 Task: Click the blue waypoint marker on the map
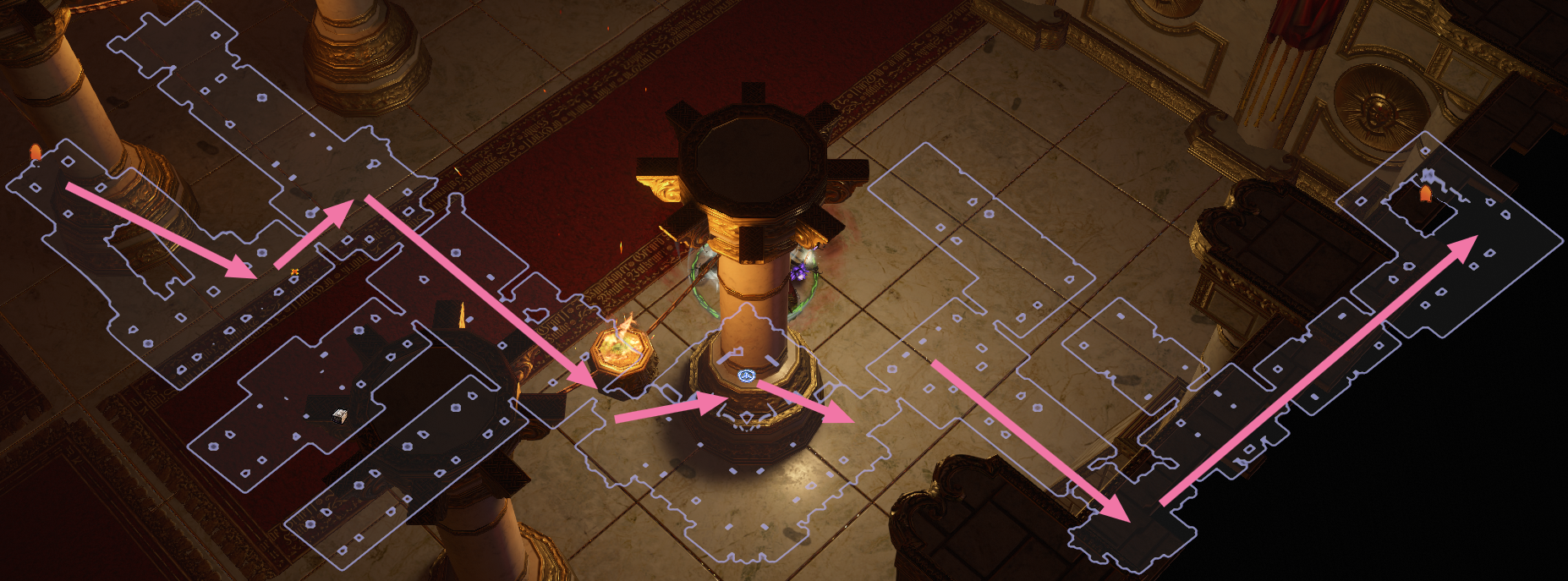pyautogui.click(x=745, y=375)
